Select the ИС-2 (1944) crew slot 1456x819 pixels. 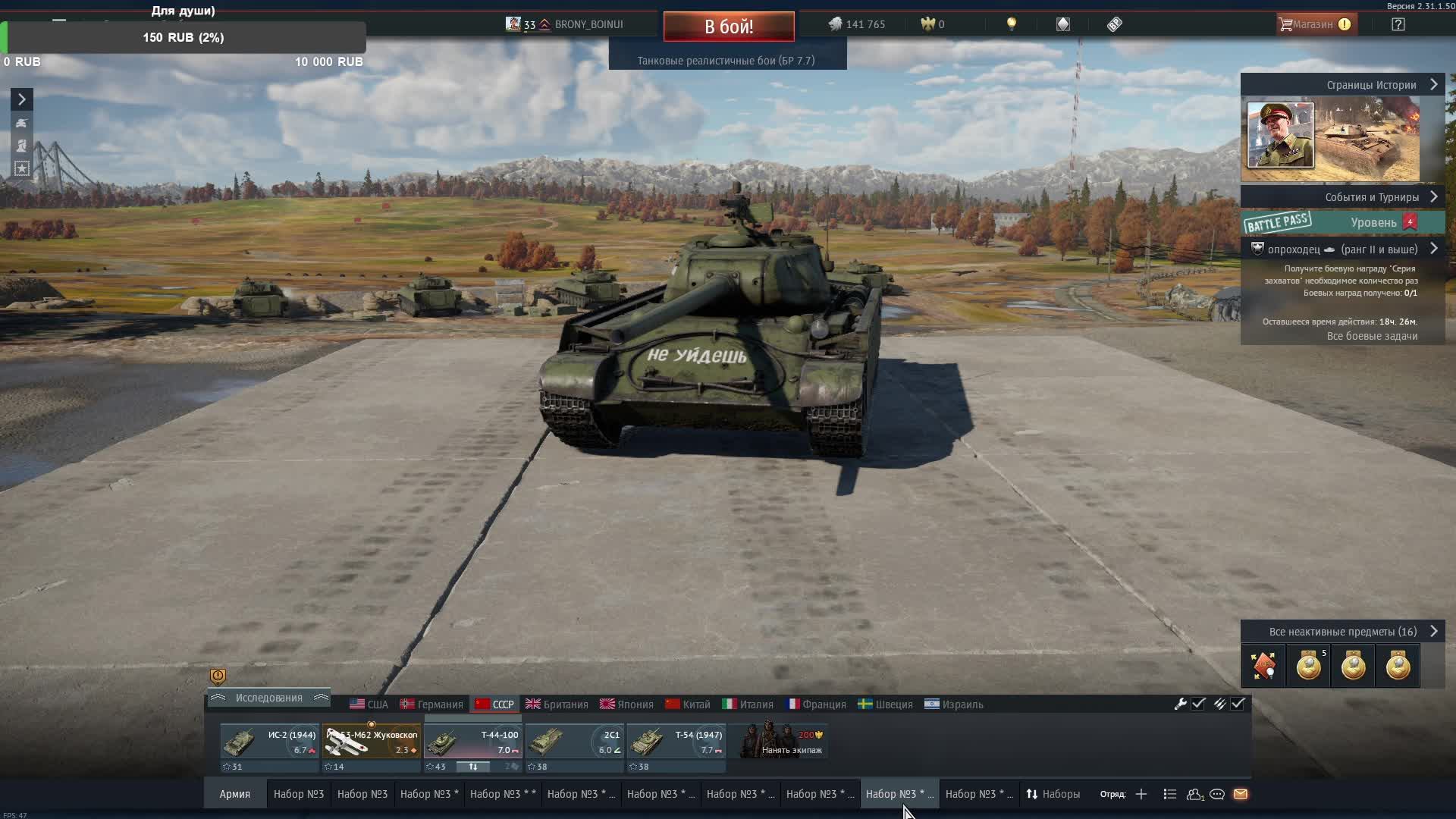(269, 742)
